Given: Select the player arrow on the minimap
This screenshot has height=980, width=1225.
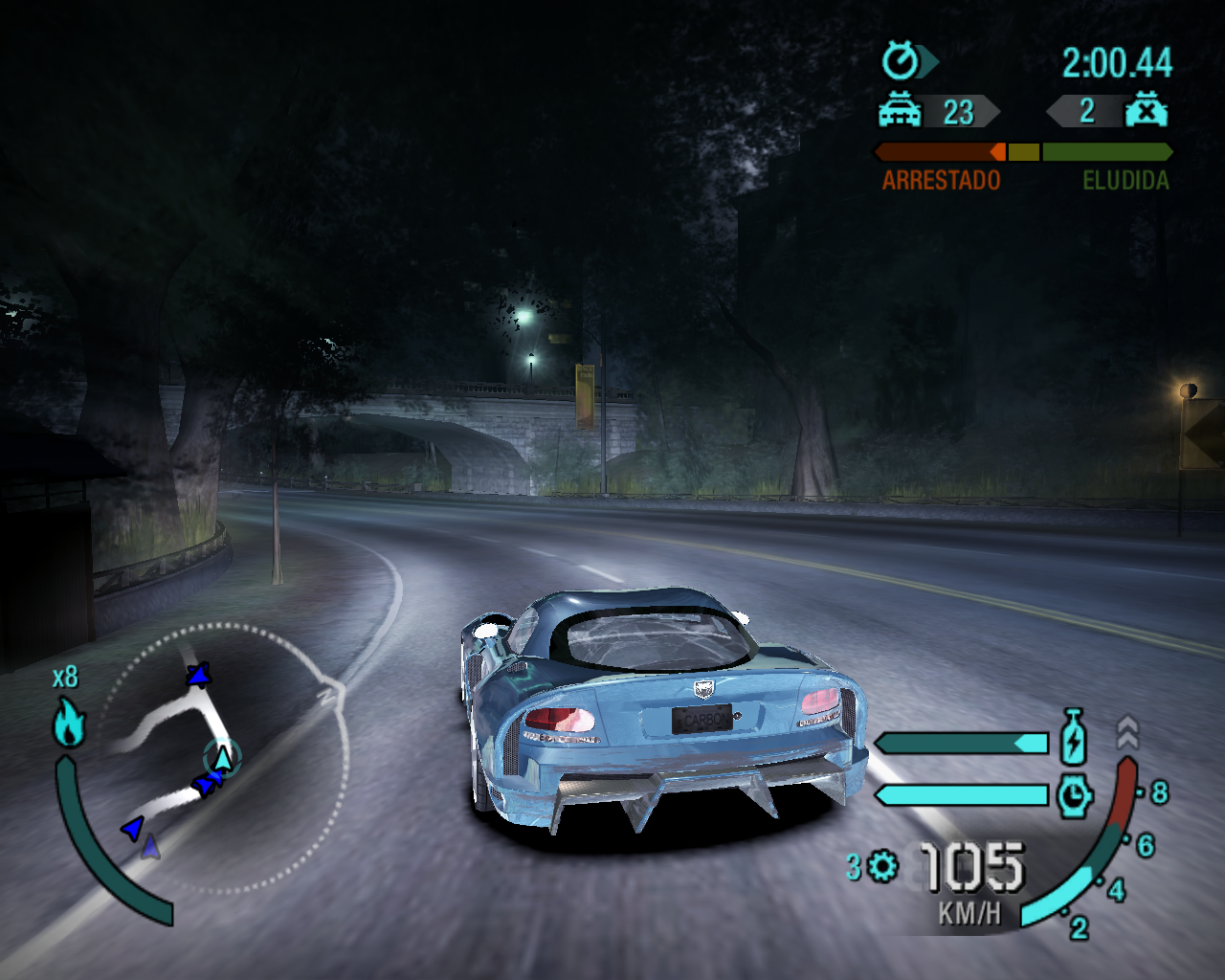Looking at the screenshot, I should (x=222, y=756).
